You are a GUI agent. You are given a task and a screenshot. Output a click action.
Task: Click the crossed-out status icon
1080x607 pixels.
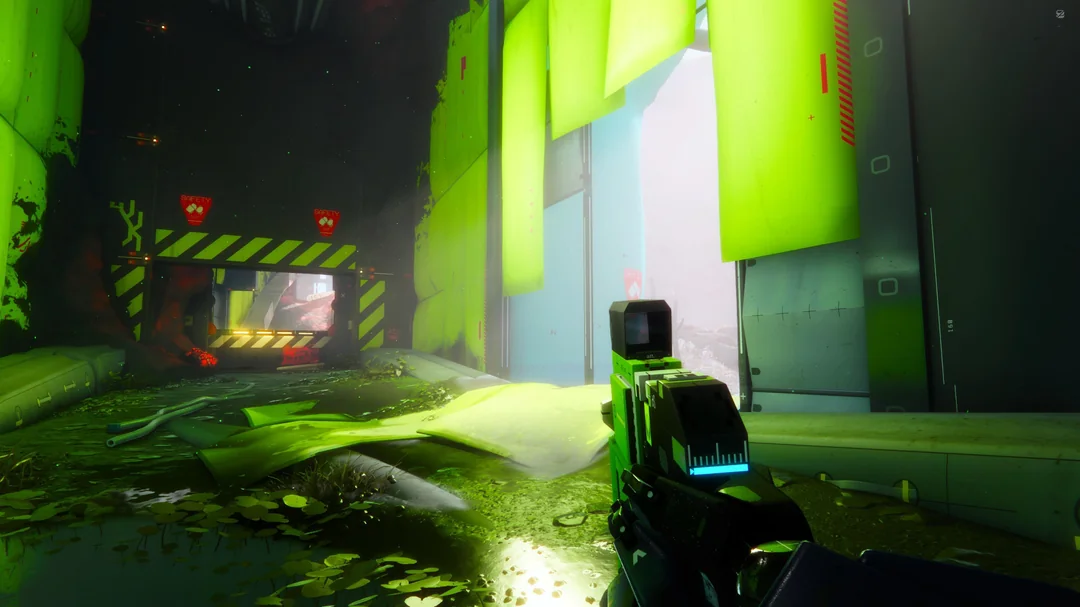[1059, 14]
